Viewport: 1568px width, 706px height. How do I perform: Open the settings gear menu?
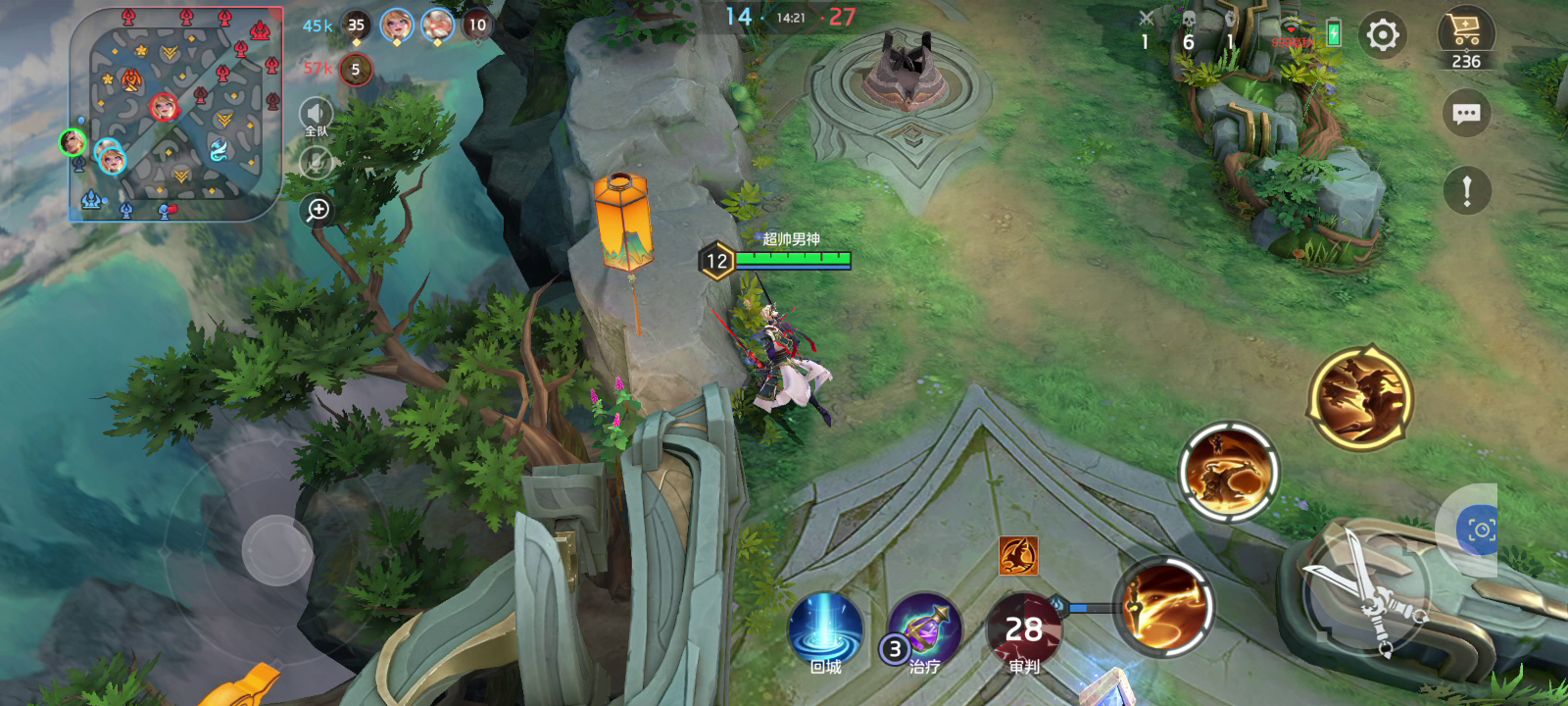click(1382, 36)
